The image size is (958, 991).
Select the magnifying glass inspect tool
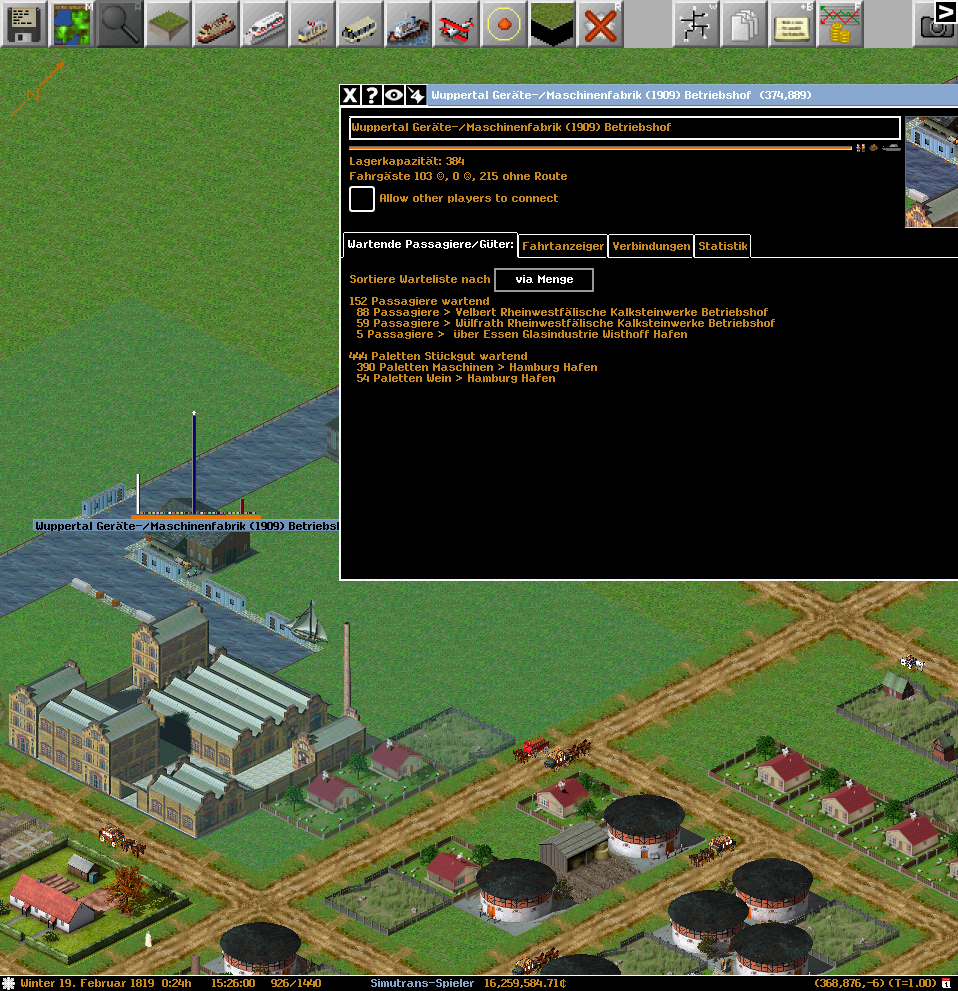[x=119, y=23]
